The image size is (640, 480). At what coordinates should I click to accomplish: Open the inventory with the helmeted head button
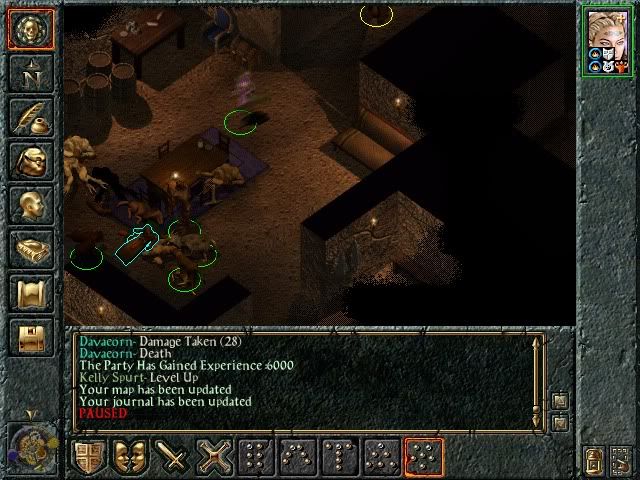(x=30, y=161)
